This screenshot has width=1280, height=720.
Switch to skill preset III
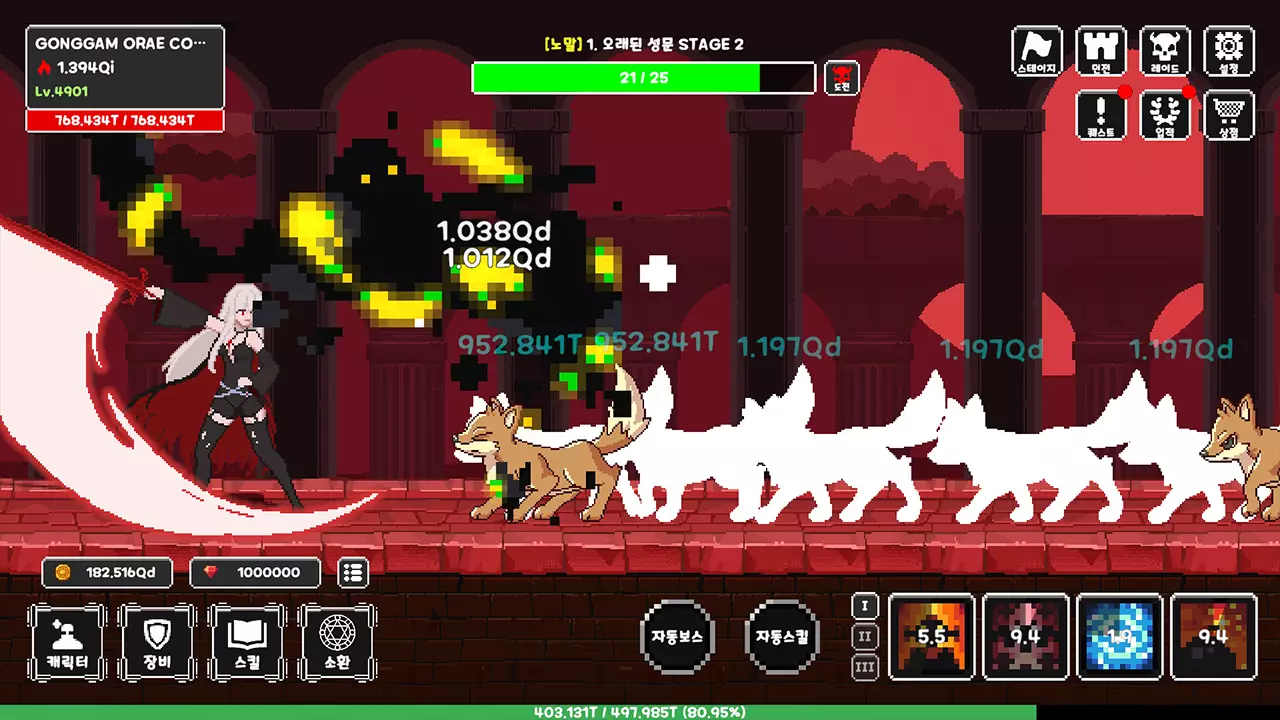click(865, 667)
